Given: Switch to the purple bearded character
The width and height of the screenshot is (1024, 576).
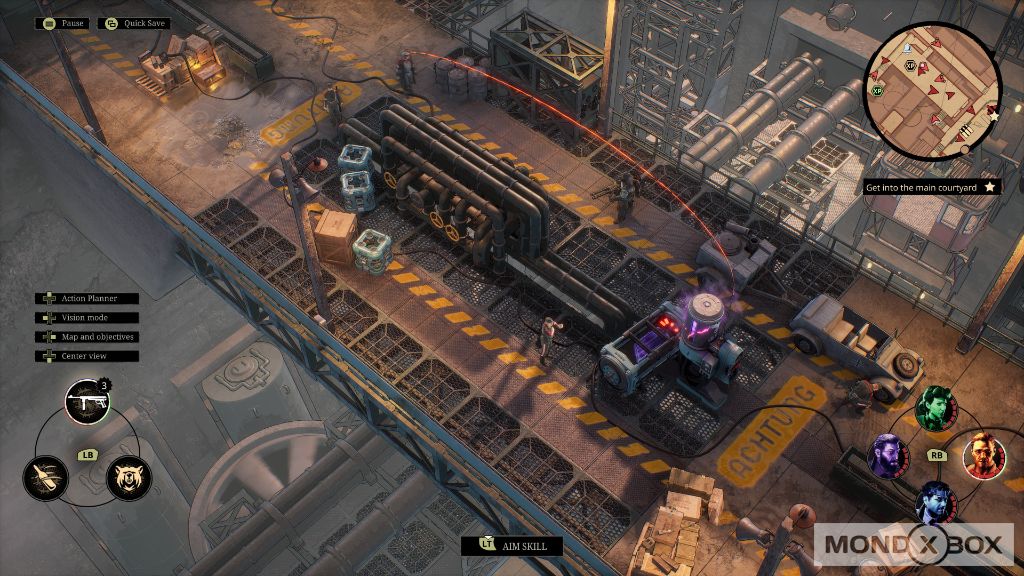Looking at the screenshot, I should [x=888, y=456].
